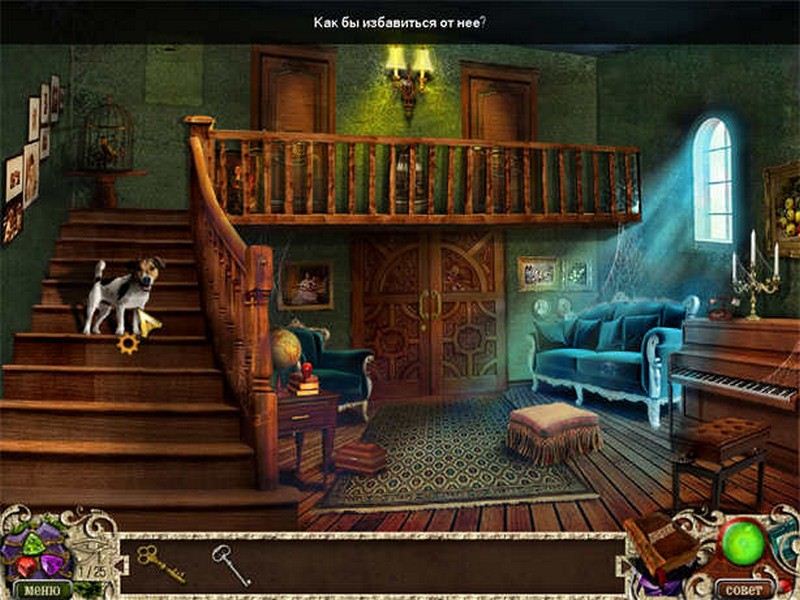The image size is (800, 600).
Task: Select the ornate gold key in inventory
Action: click(160, 562)
